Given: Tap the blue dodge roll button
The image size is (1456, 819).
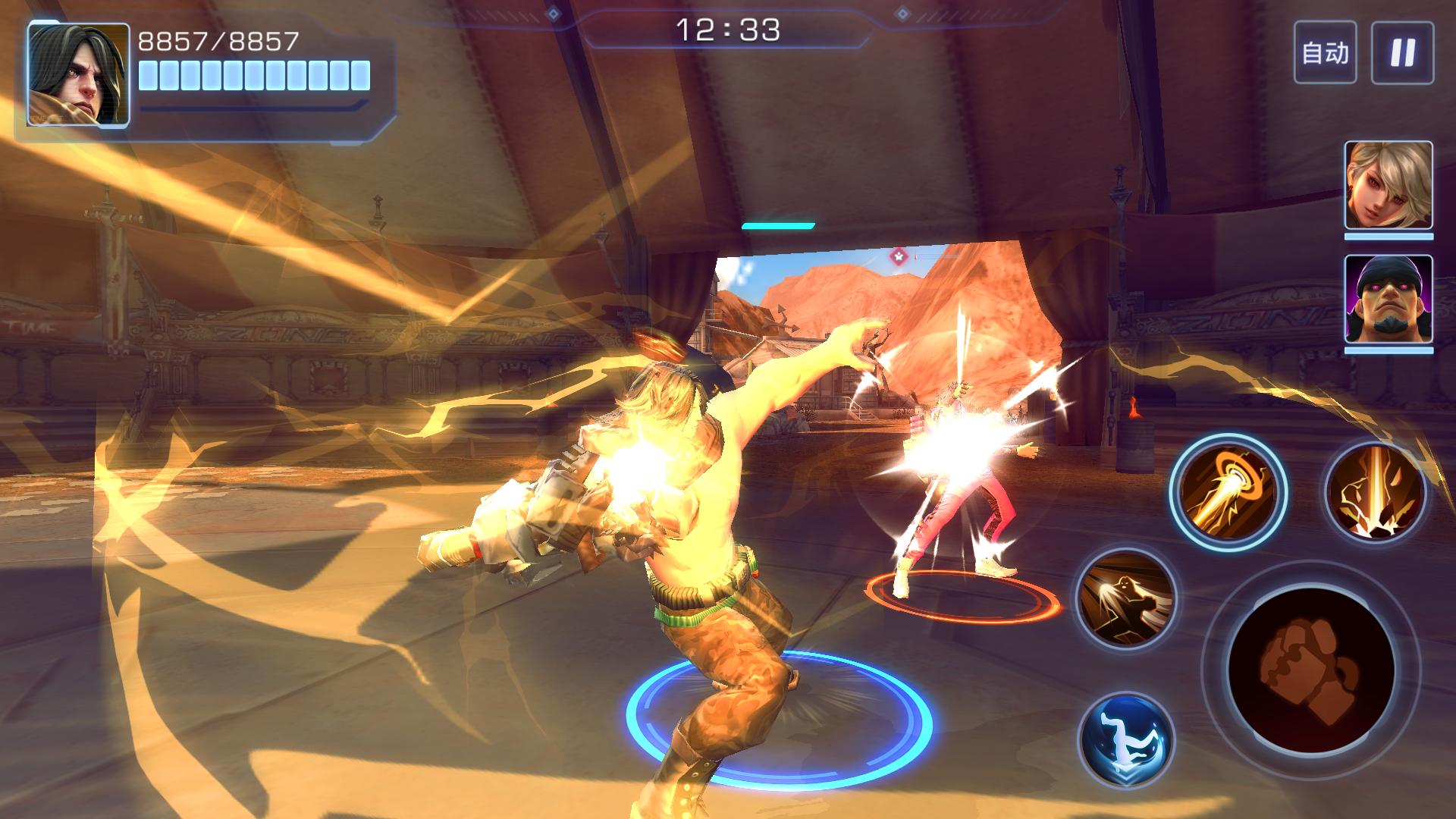Looking at the screenshot, I should 1126,739.
